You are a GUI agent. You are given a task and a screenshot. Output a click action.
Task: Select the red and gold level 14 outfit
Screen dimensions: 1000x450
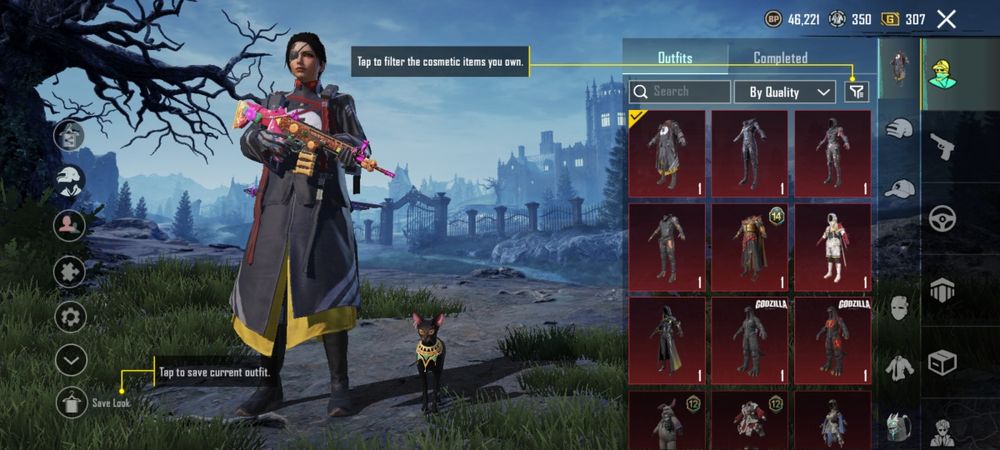point(749,248)
